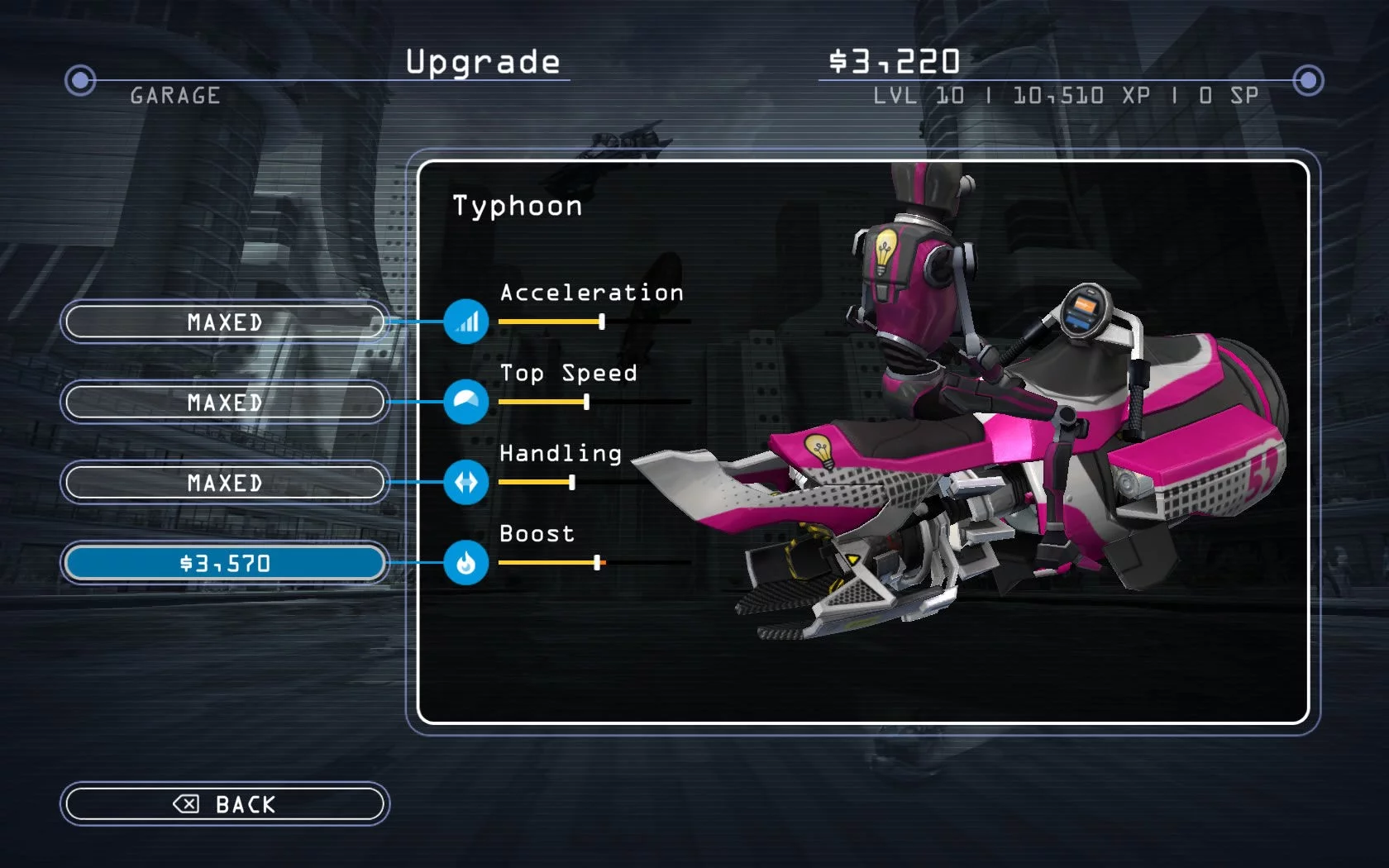Viewport: 1389px width, 868px height.
Task: Buy the Boost upgrade for $3,570
Action: [225, 563]
